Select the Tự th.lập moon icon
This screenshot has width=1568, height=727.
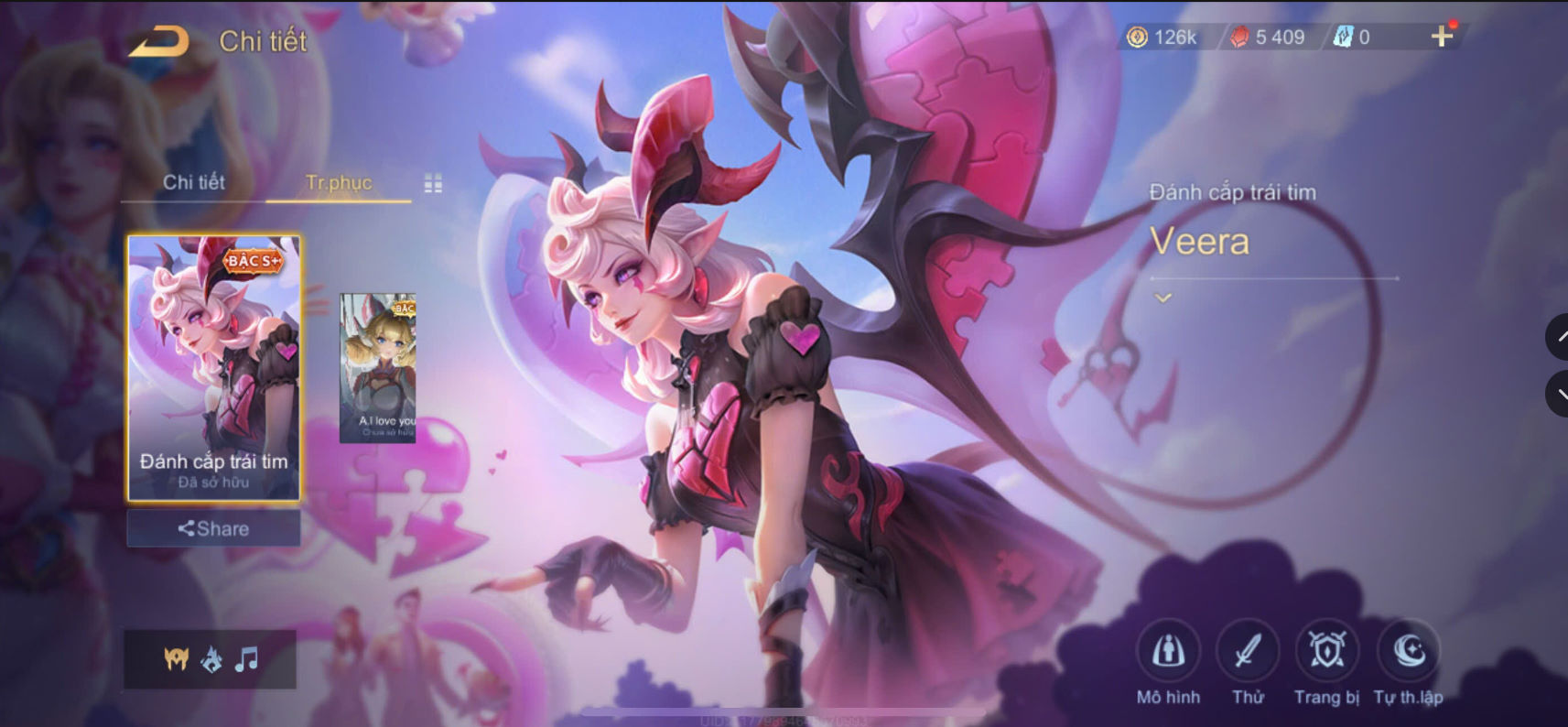pyautogui.click(x=1404, y=652)
